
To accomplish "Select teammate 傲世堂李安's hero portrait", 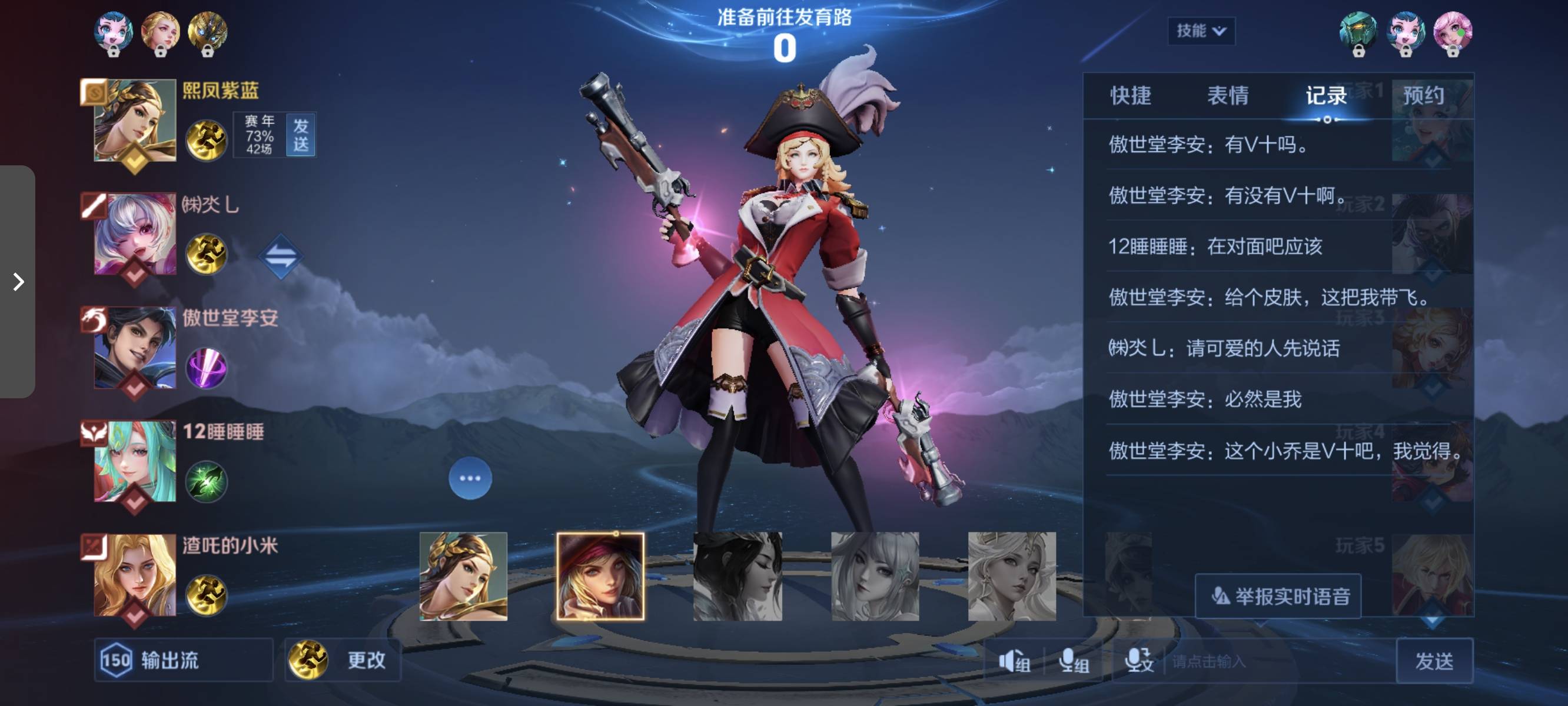I will coord(135,348).
